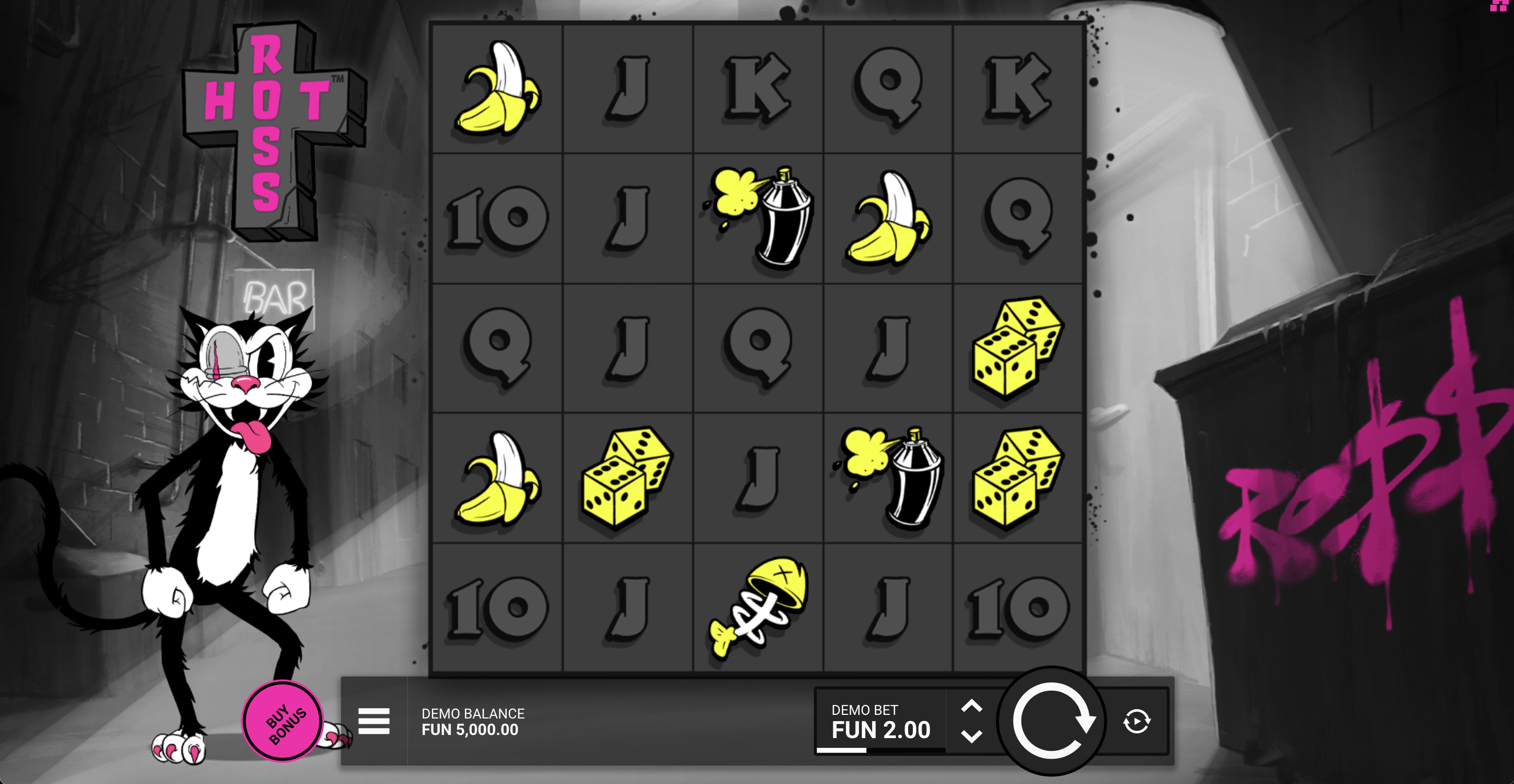Open the Buy Bonus feature

pos(283,721)
